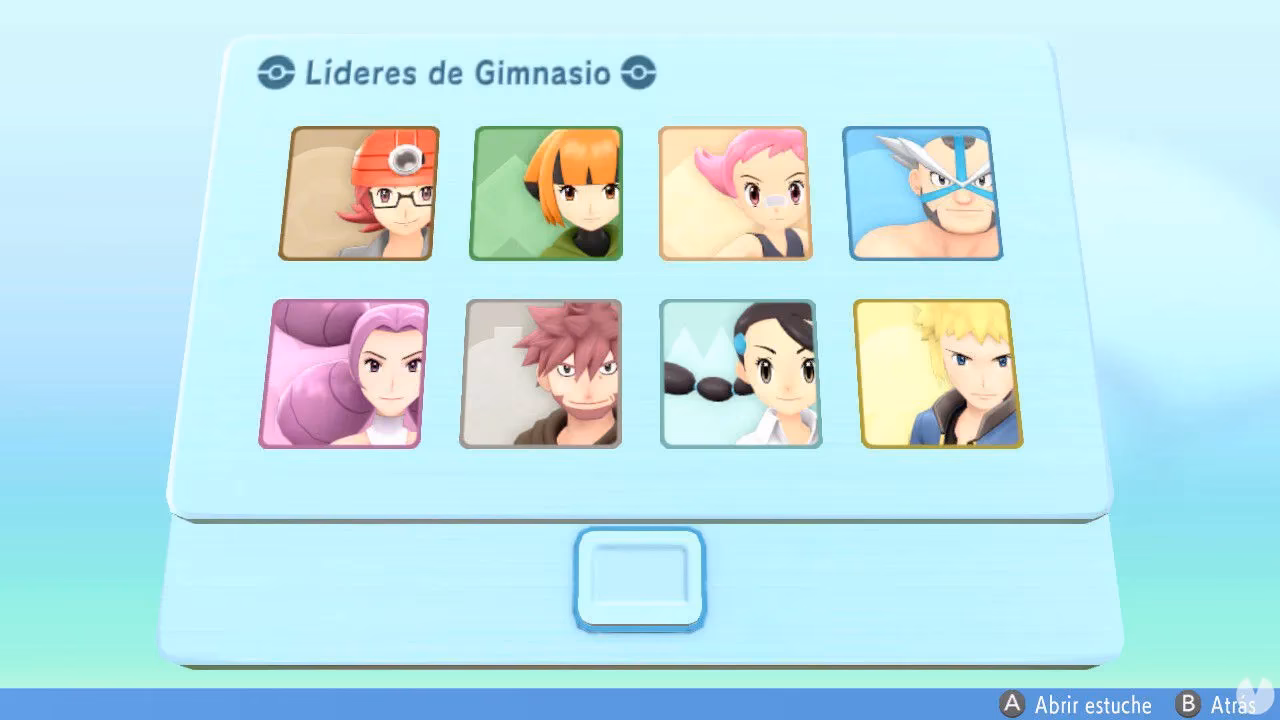The image size is (1280, 720).
Task: Click the case latch below the badge grid
Action: (640, 578)
